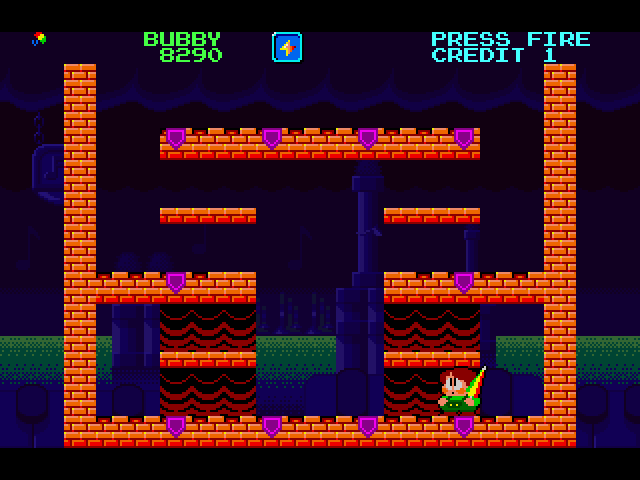The image size is (640, 480).
Task: Click the lightning bolt power-up icon
Action: point(287,47)
